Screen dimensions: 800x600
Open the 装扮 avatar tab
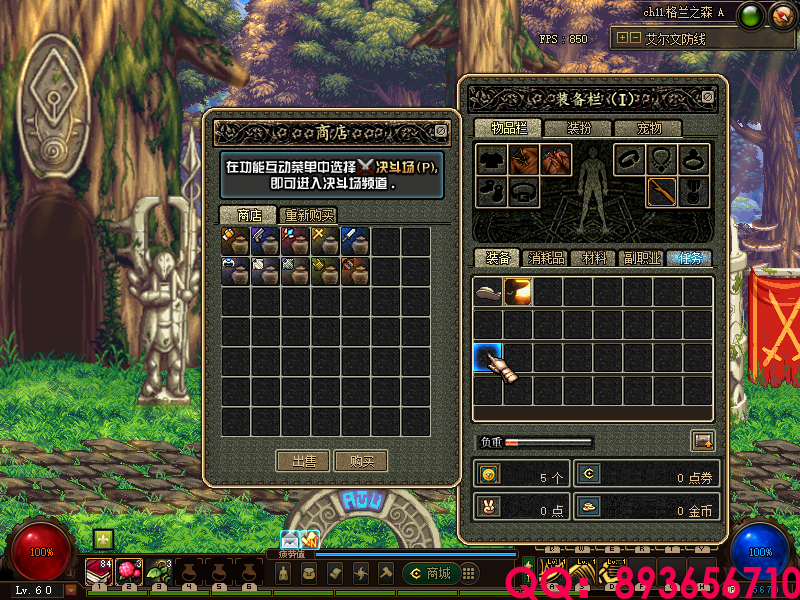579,128
